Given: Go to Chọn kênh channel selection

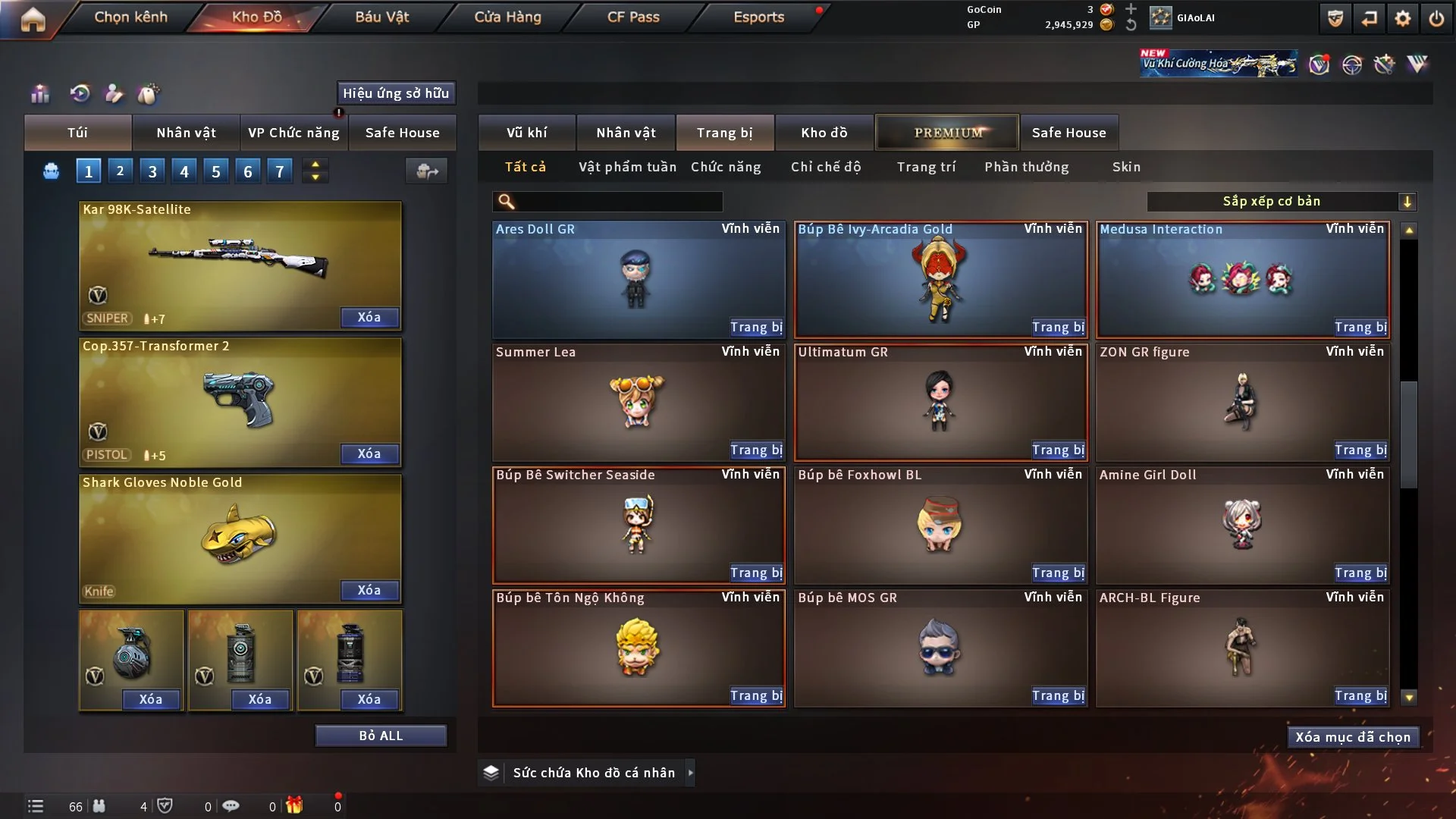Looking at the screenshot, I should click(130, 17).
